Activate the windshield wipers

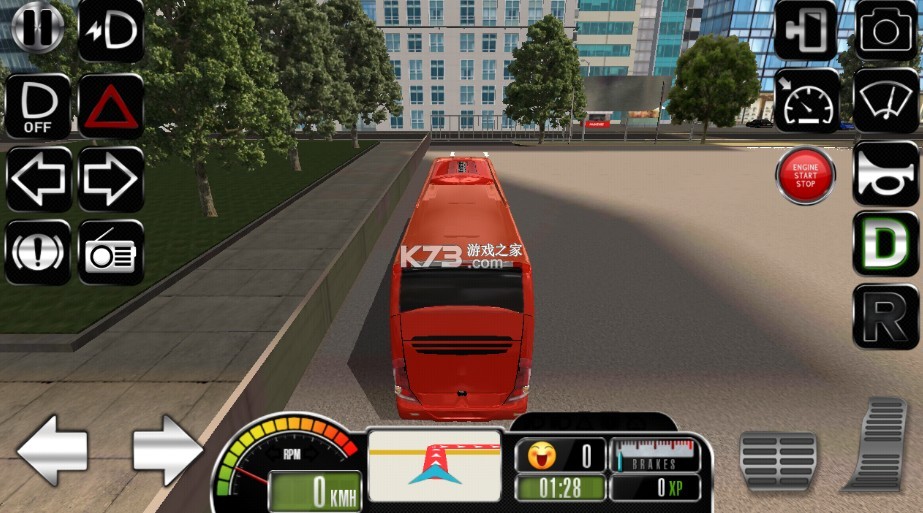pos(886,100)
